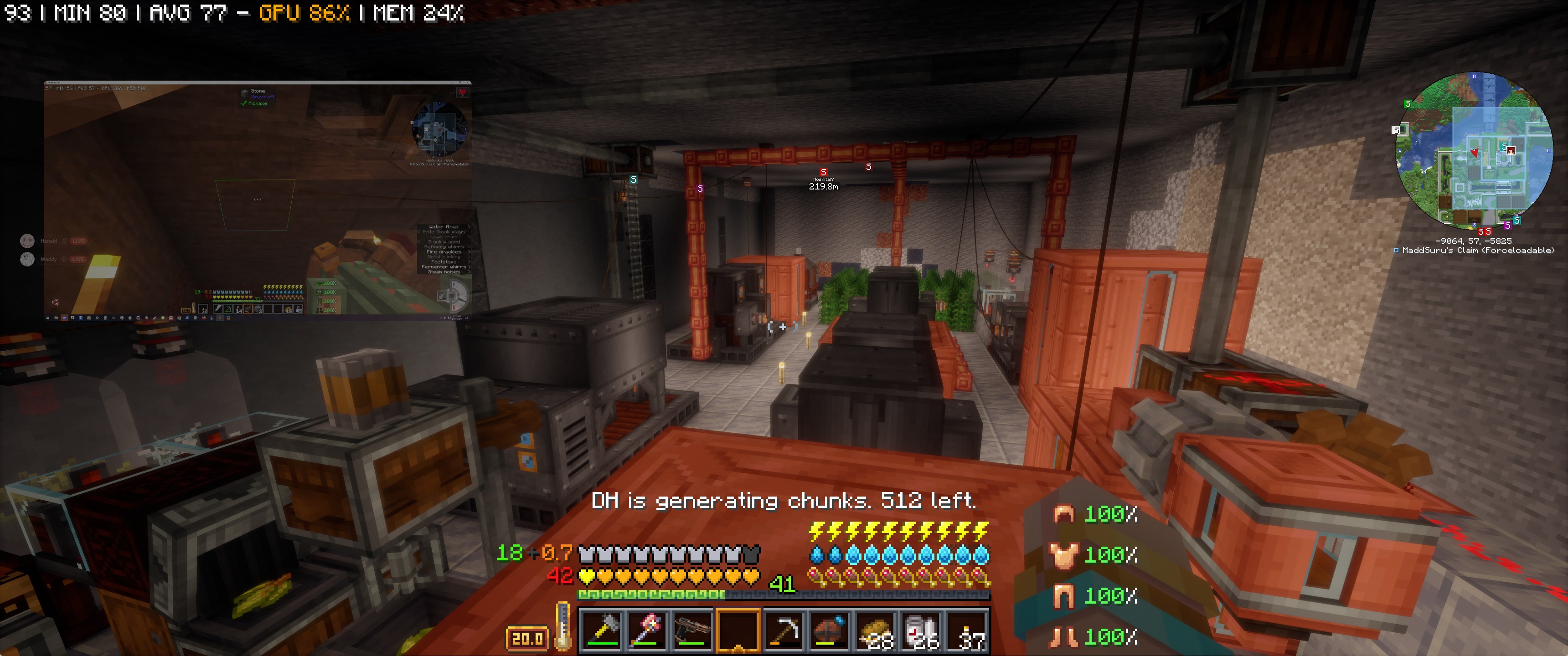Select the bandage stack of 26
This screenshot has width=1568, height=656.
point(922,630)
